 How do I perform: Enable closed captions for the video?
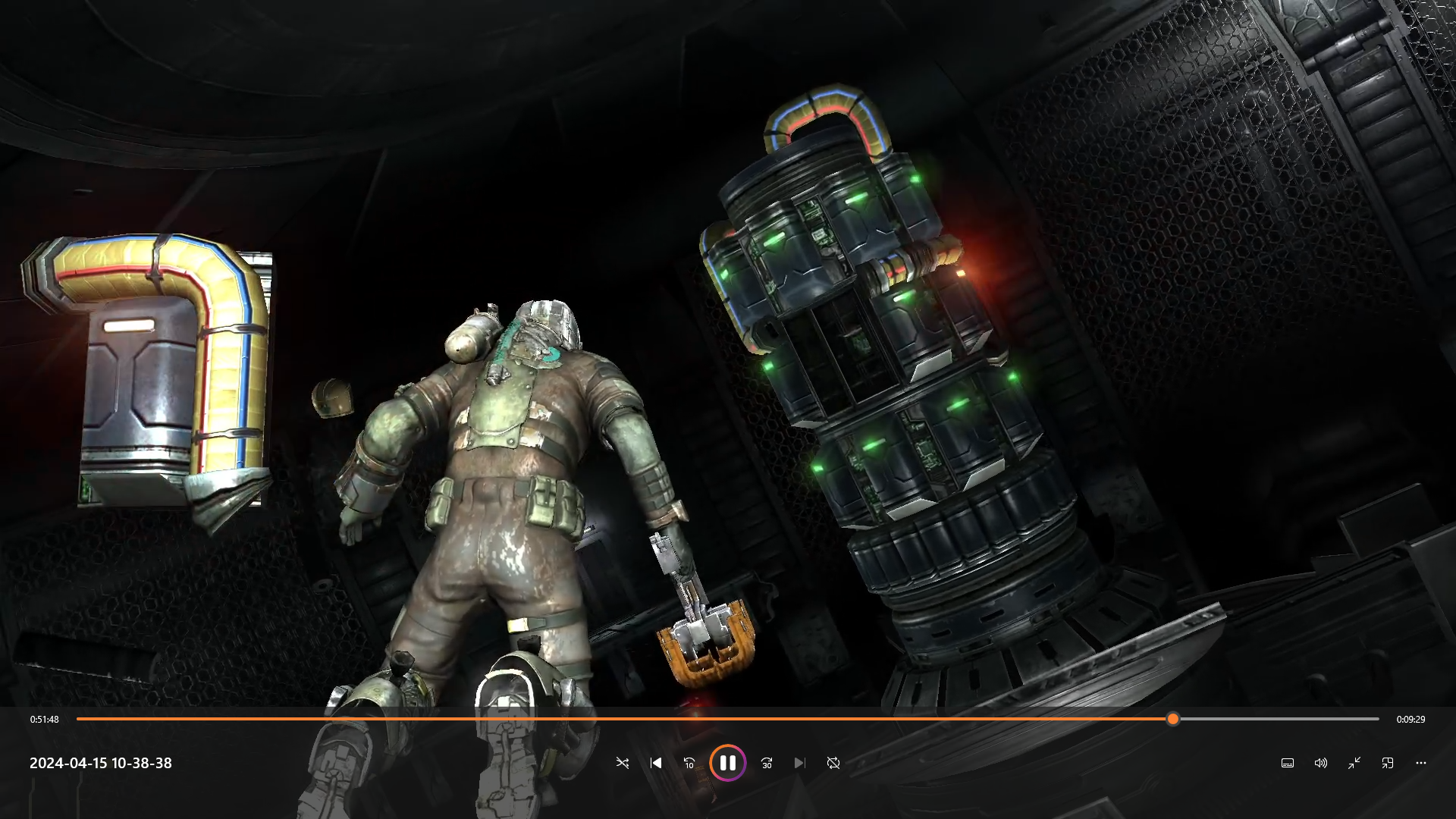[x=1288, y=763]
